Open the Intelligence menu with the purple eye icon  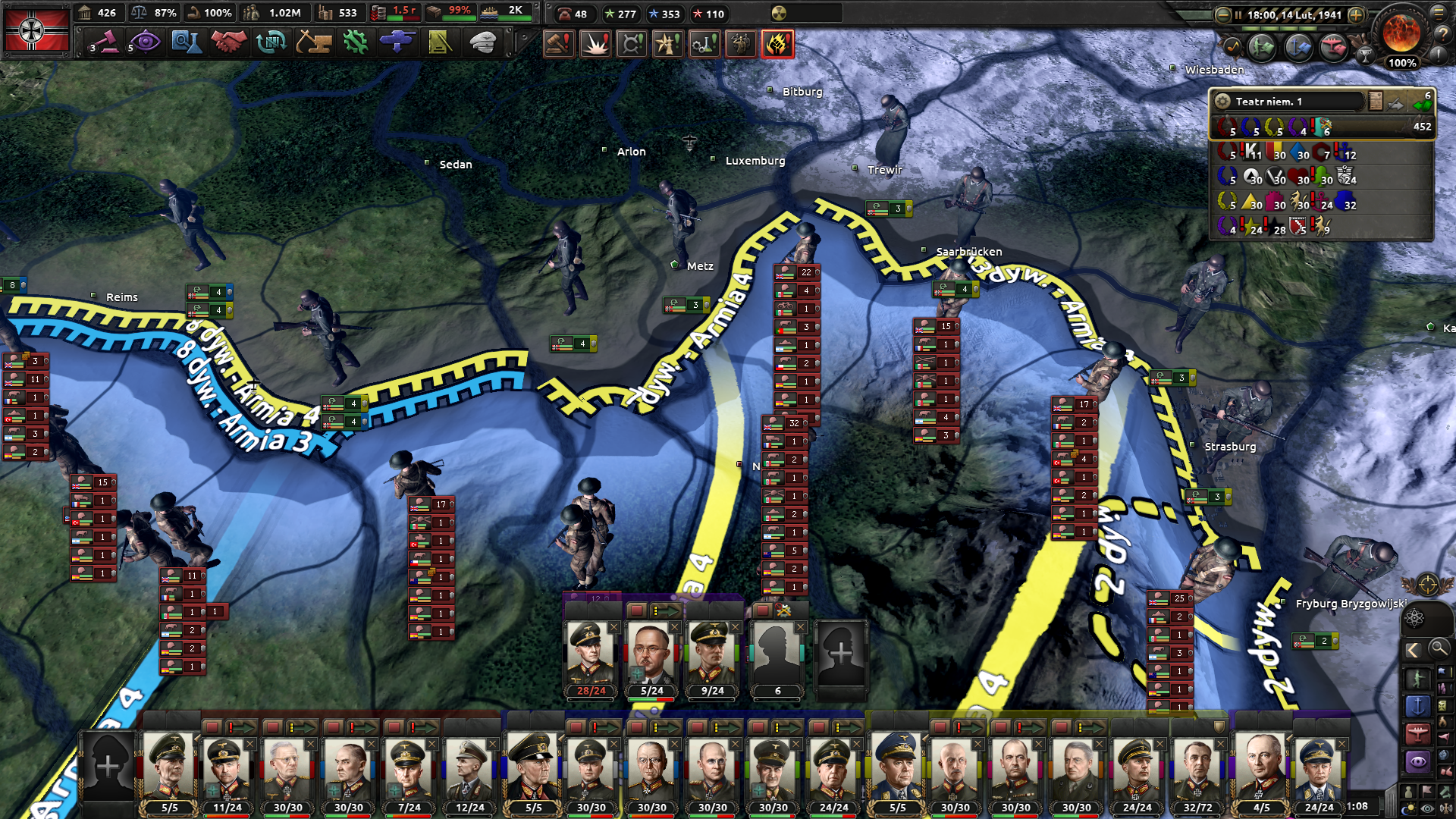146,42
